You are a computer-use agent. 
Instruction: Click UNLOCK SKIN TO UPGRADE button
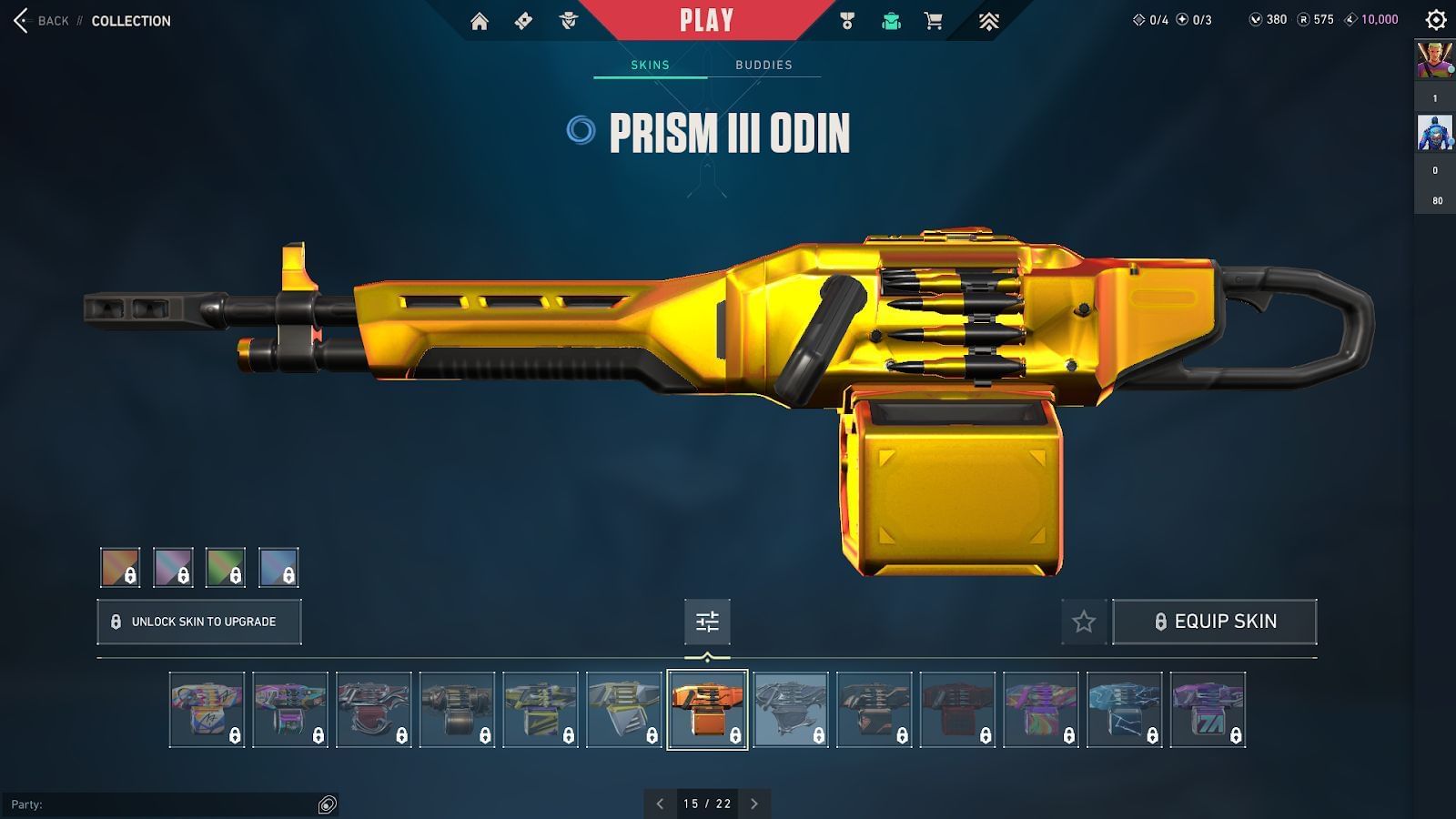(198, 622)
